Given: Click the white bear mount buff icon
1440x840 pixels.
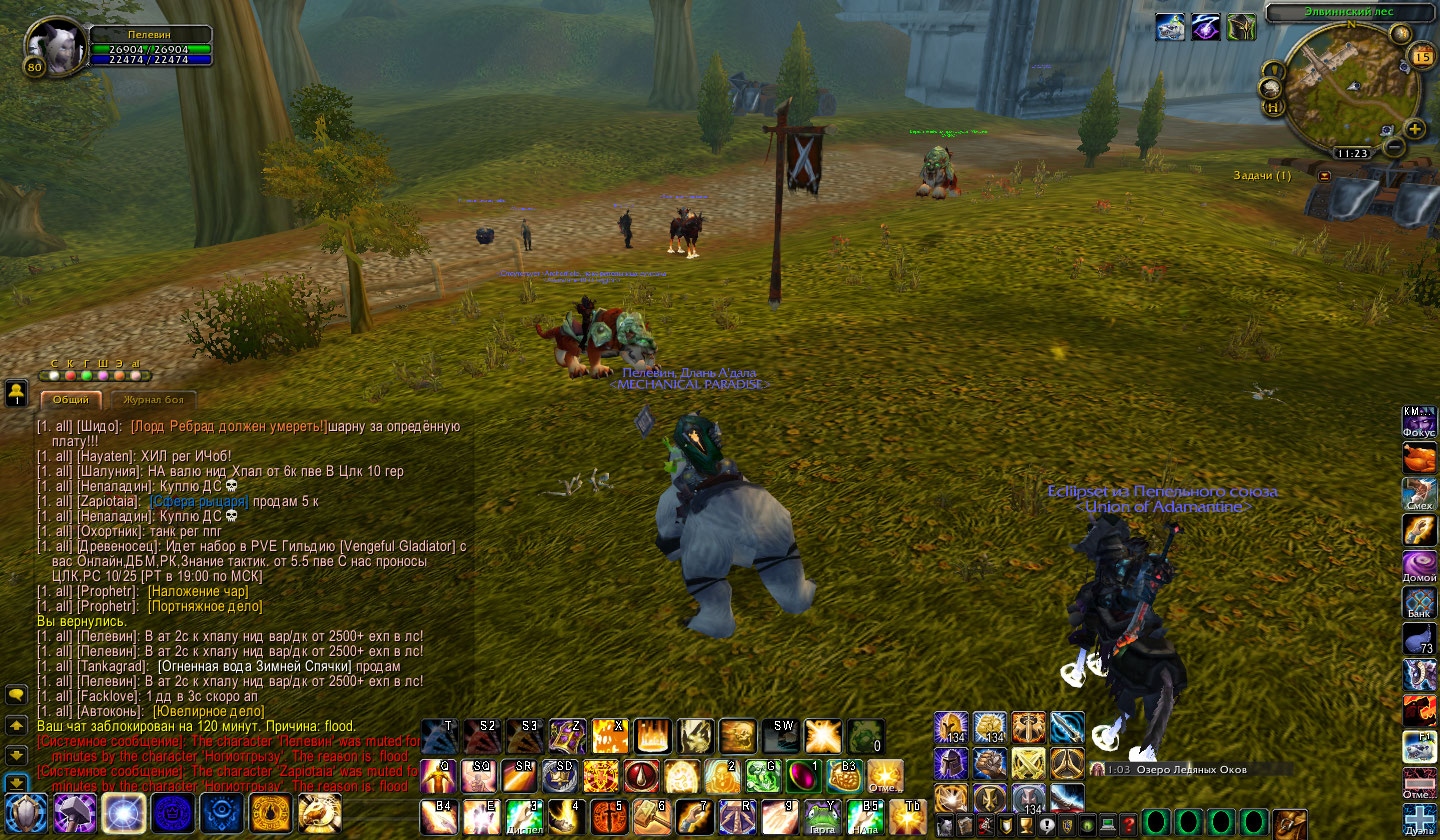Looking at the screenshot, I should click(x=1171, y=27).
